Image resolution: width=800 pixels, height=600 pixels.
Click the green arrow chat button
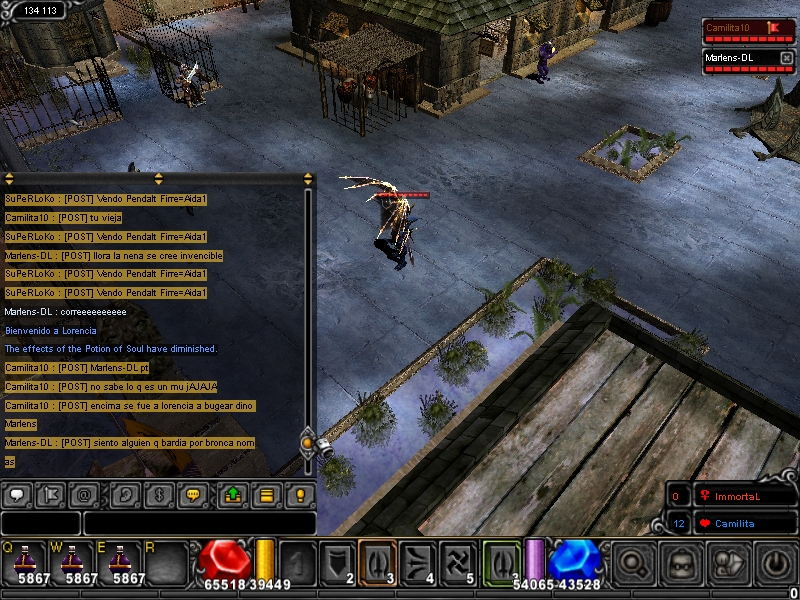(x=232, y=494)
